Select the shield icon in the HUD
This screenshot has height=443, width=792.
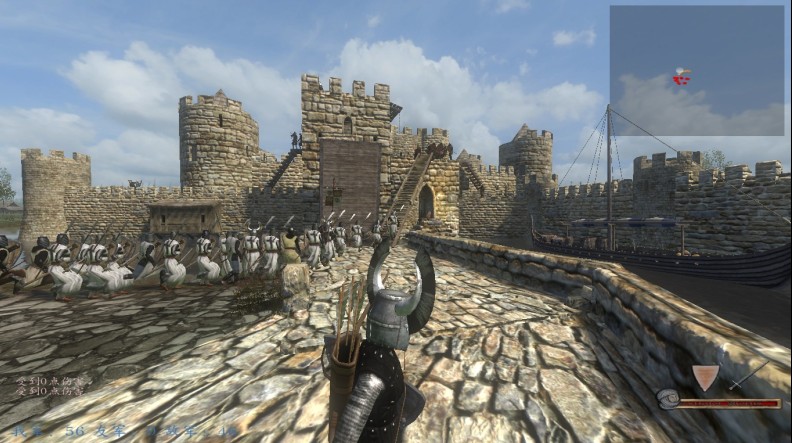(x=705, y=378)
